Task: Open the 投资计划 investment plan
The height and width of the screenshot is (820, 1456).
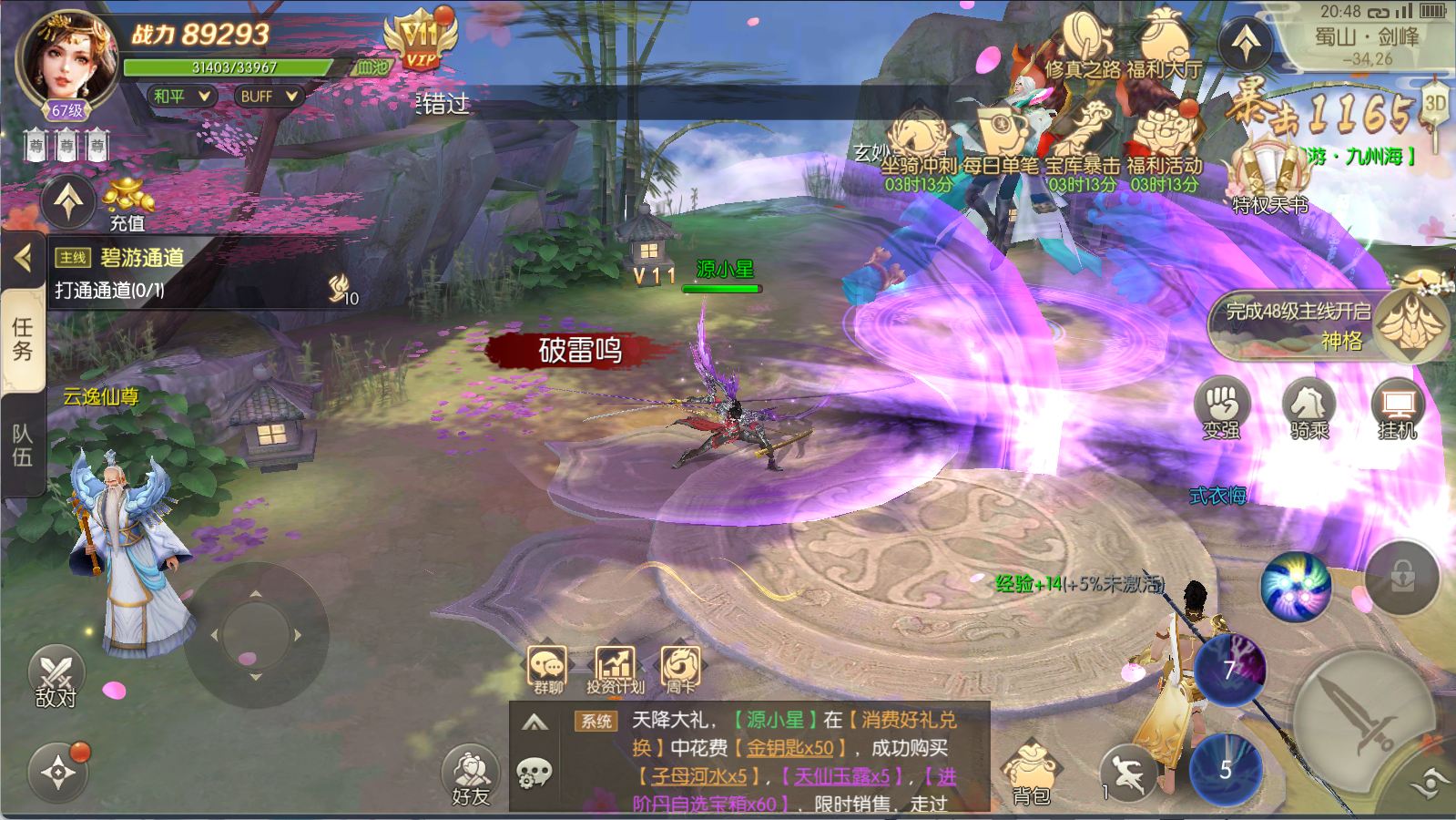Action: pyautogui.click(x=615, y=670)
